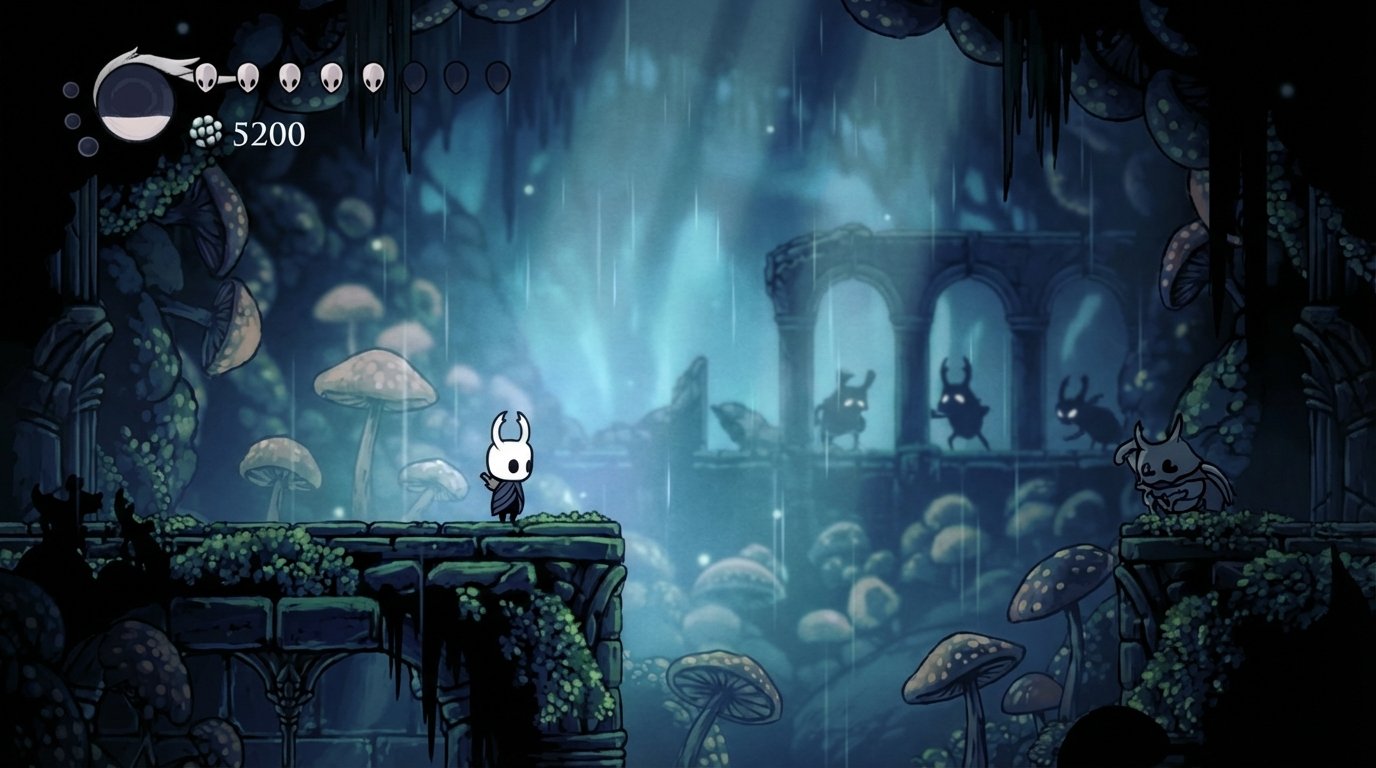Image resolution: width=1376 pixels, height=768 pixels.
Task: Click the third filled health mask
Action: coord(290,76)
